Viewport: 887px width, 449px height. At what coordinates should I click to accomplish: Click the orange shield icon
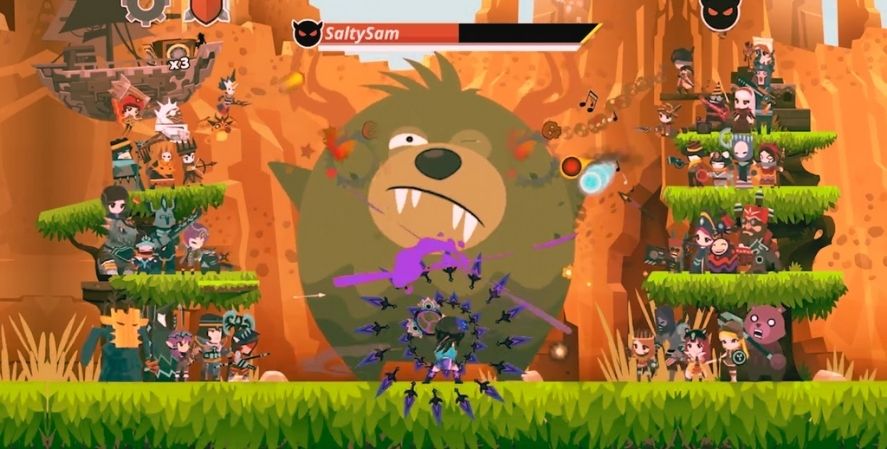pos(207,9)
